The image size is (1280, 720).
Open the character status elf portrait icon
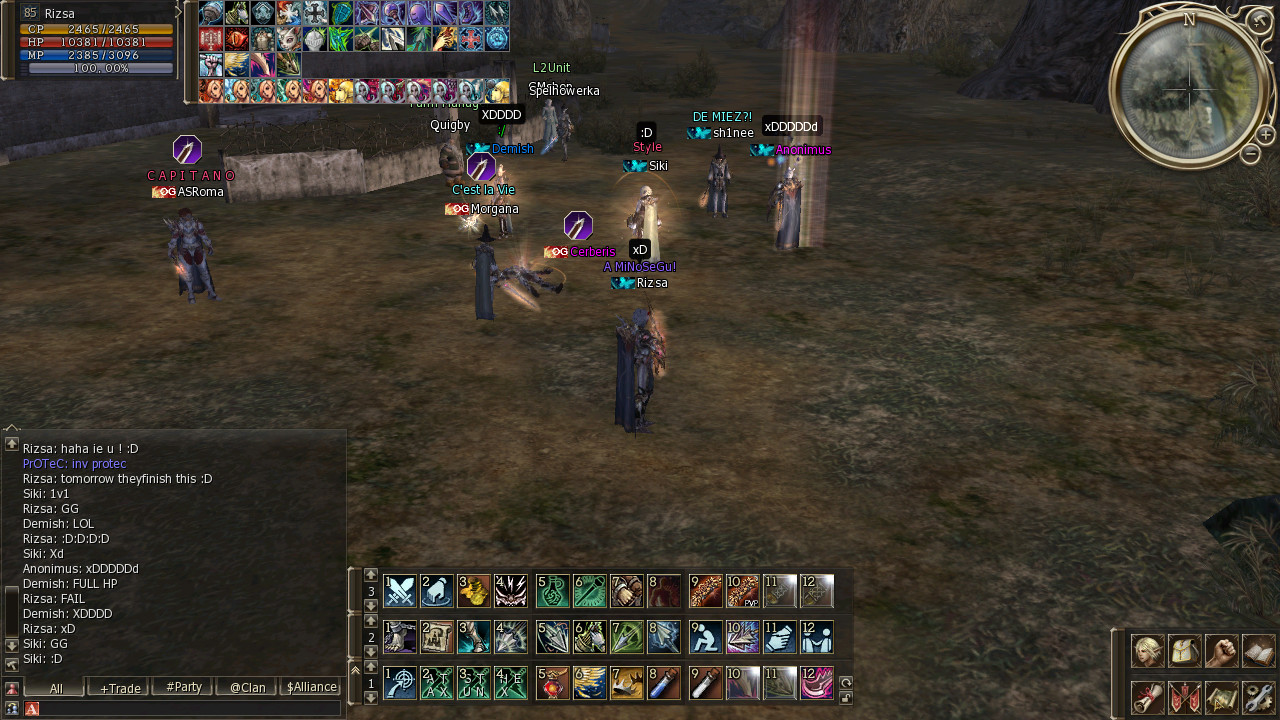click(x=1147, y=651)
